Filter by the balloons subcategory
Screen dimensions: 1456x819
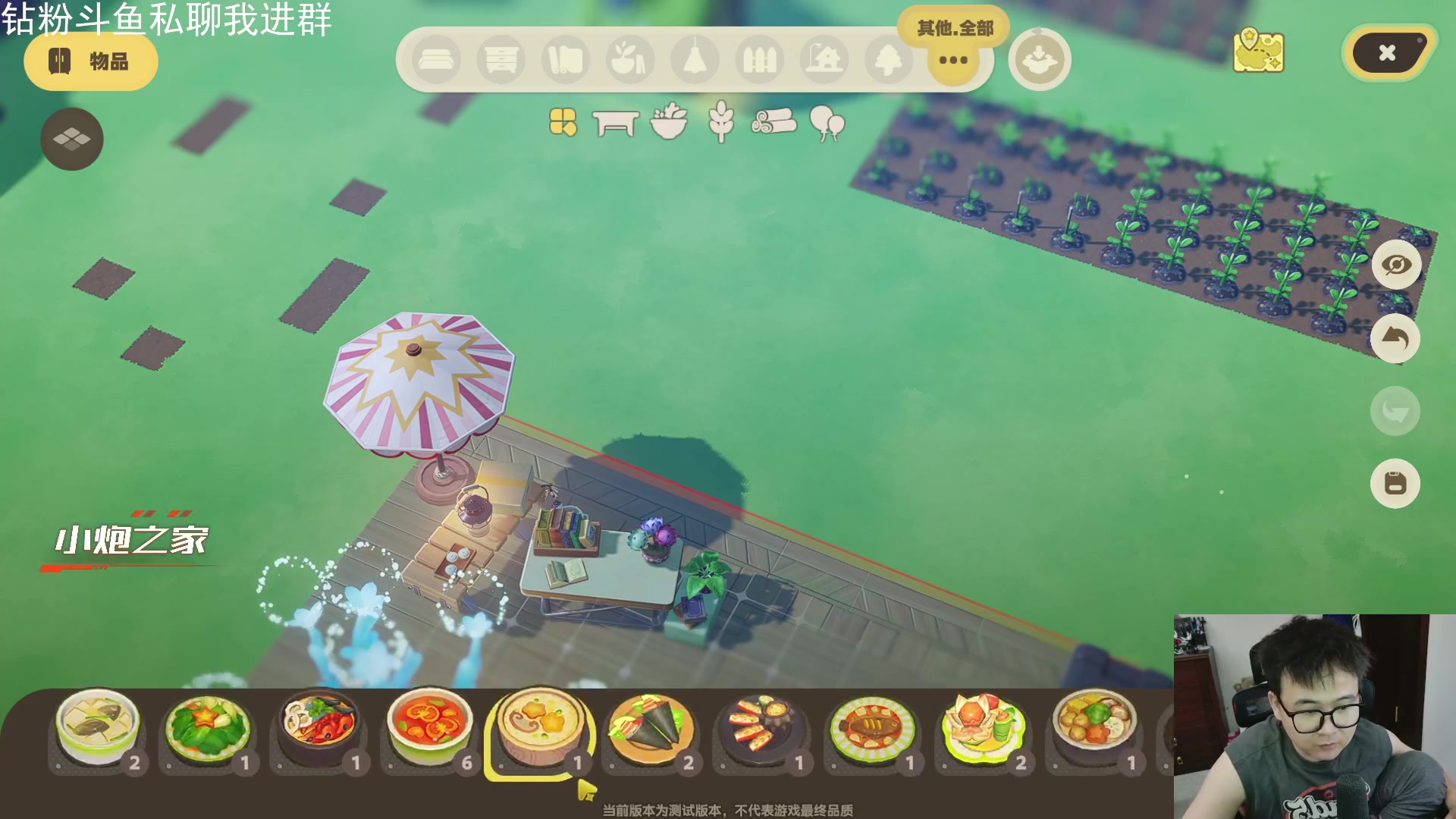[x=827, y=123]
